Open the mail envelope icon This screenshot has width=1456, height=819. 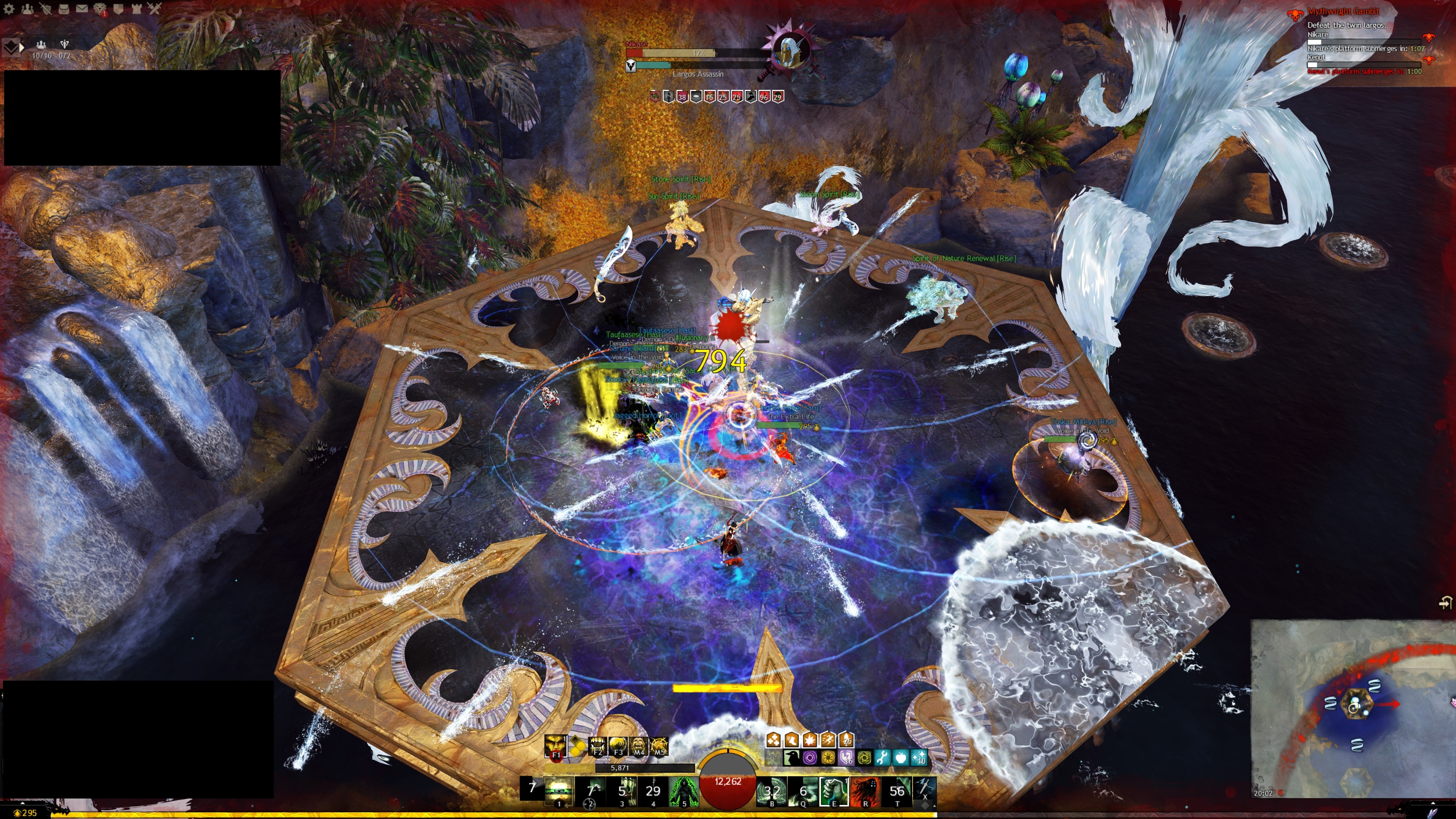point(82,8)
